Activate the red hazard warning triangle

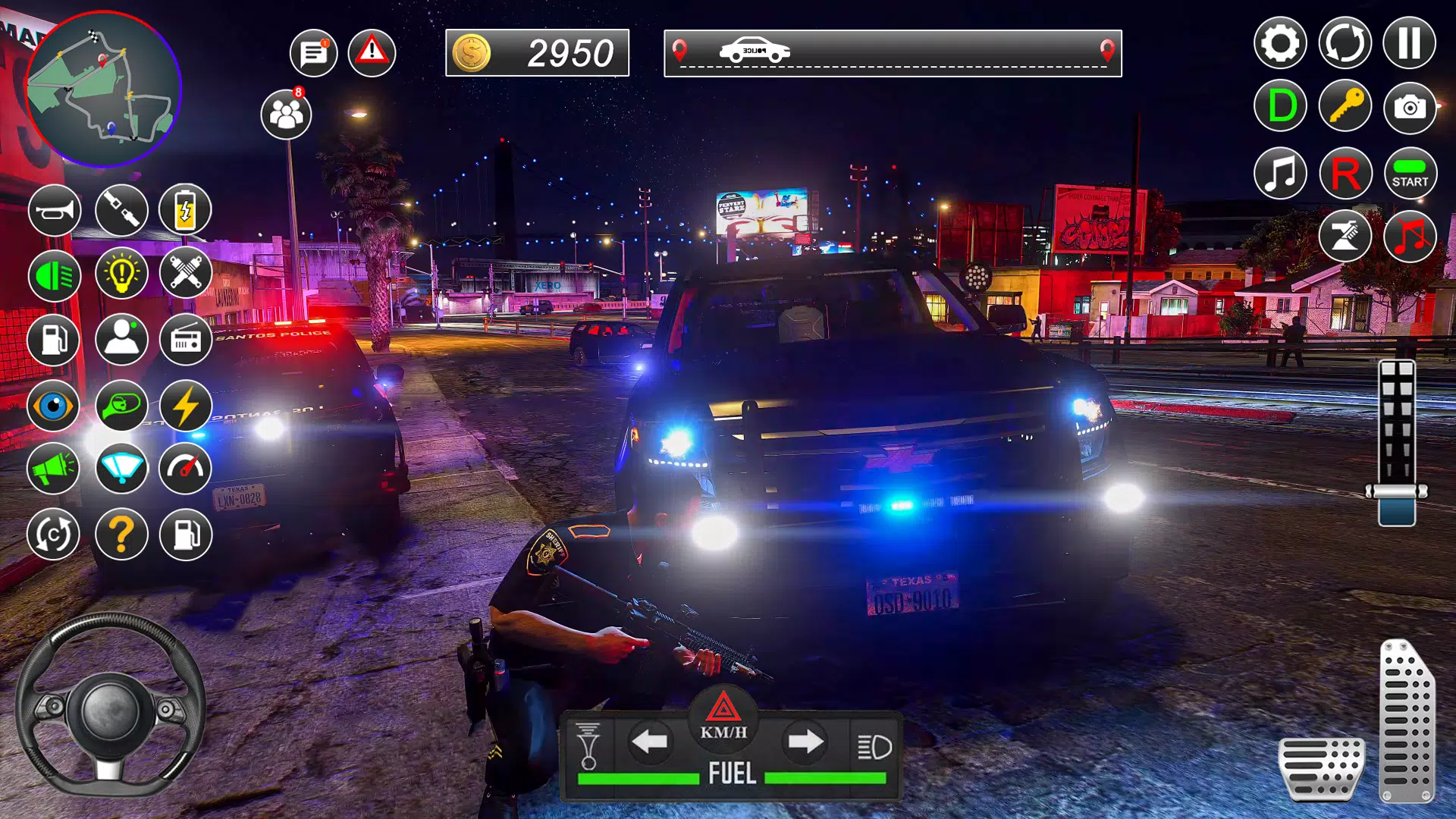point(372,53)
